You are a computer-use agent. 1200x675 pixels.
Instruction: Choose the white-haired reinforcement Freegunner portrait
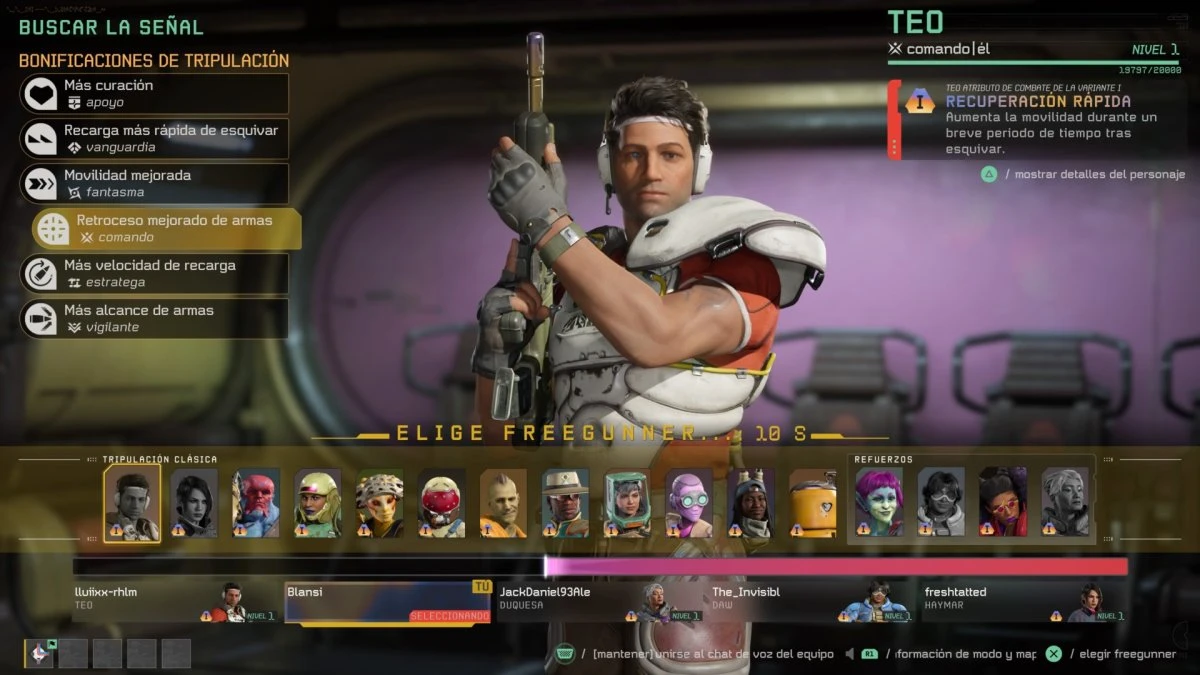[1065, 502]
